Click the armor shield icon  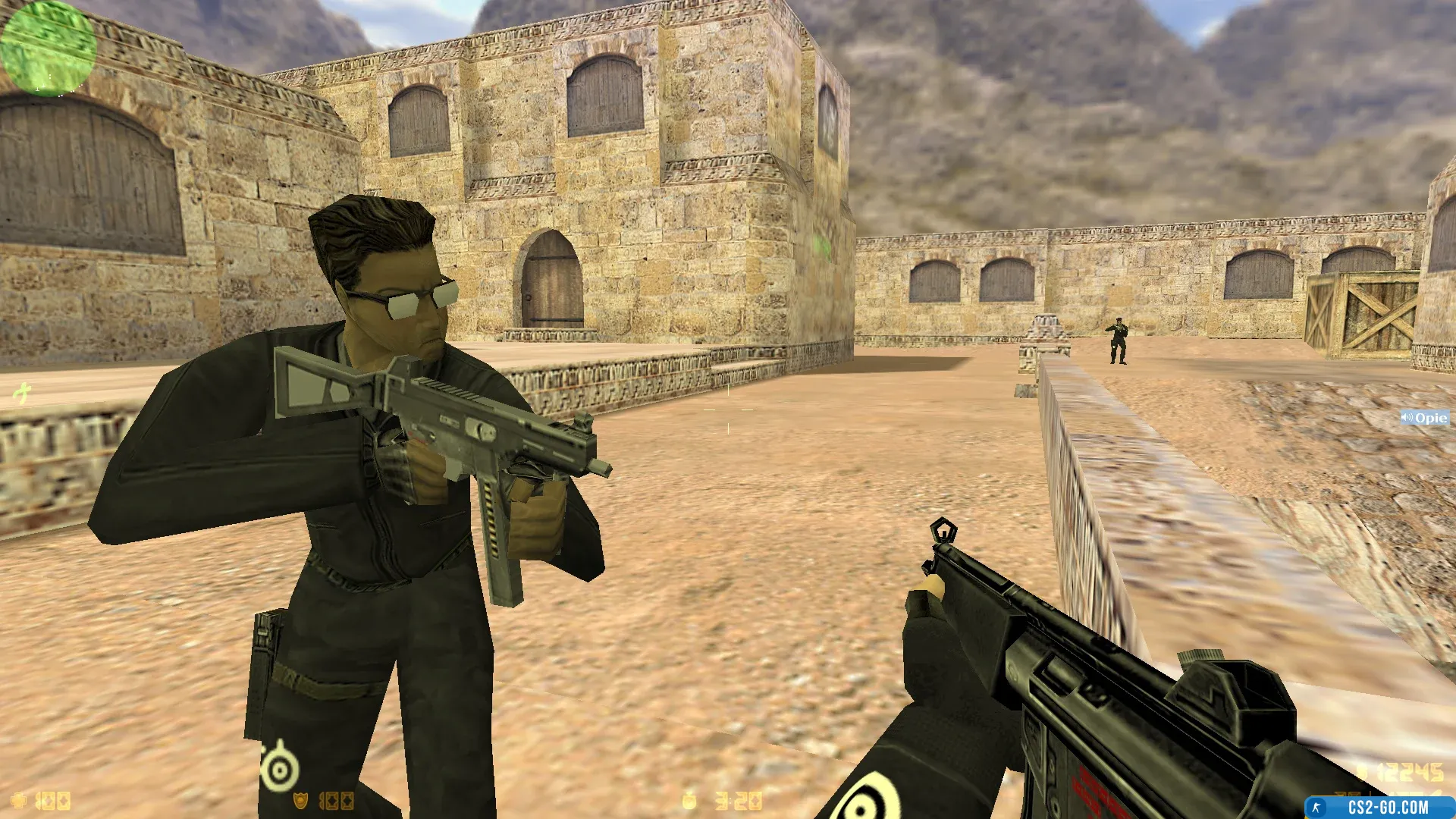[x=301, y=801]
